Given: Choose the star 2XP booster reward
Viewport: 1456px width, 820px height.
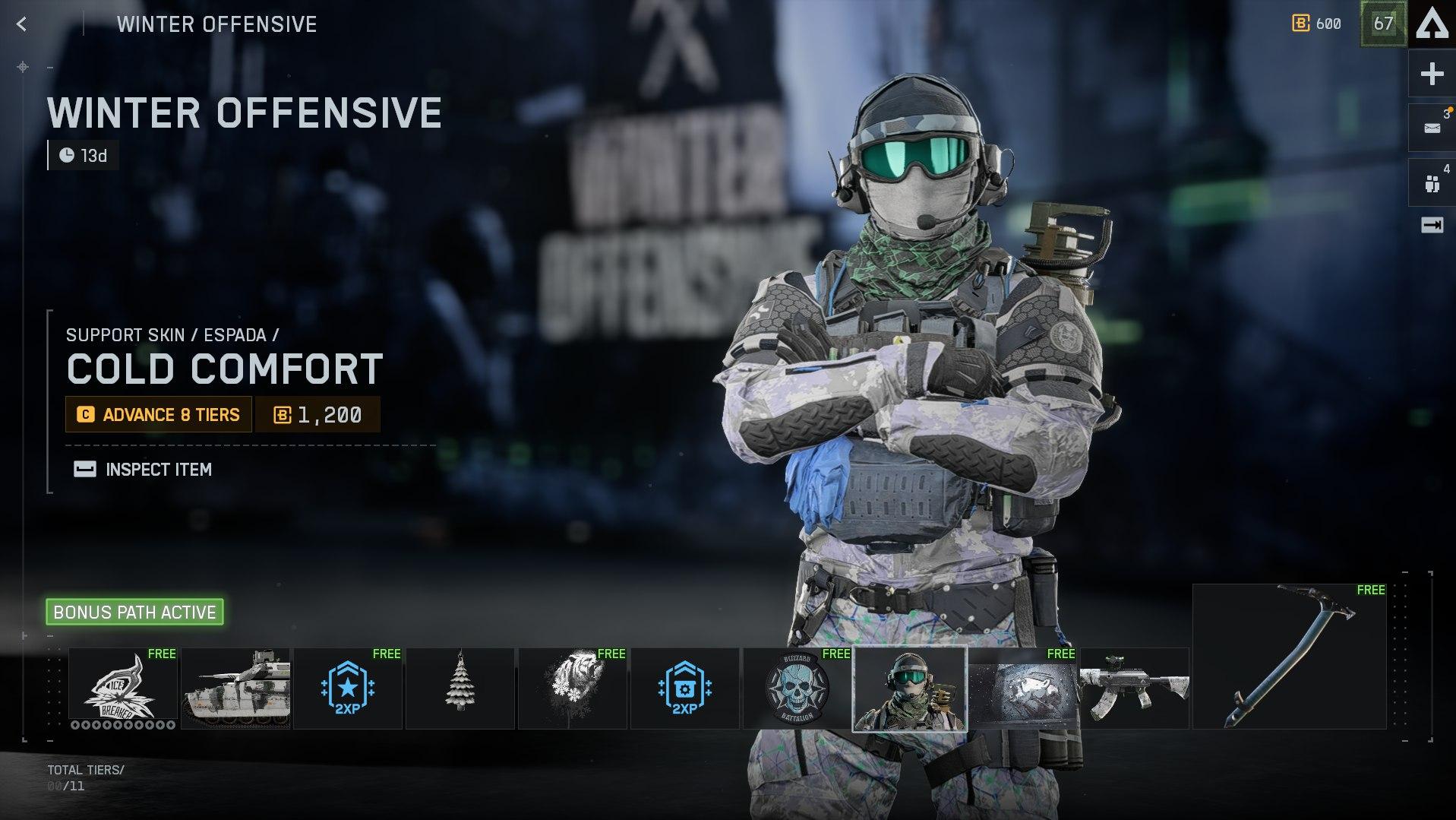Looking at the screenshot, I should click(x=348, y=688).
